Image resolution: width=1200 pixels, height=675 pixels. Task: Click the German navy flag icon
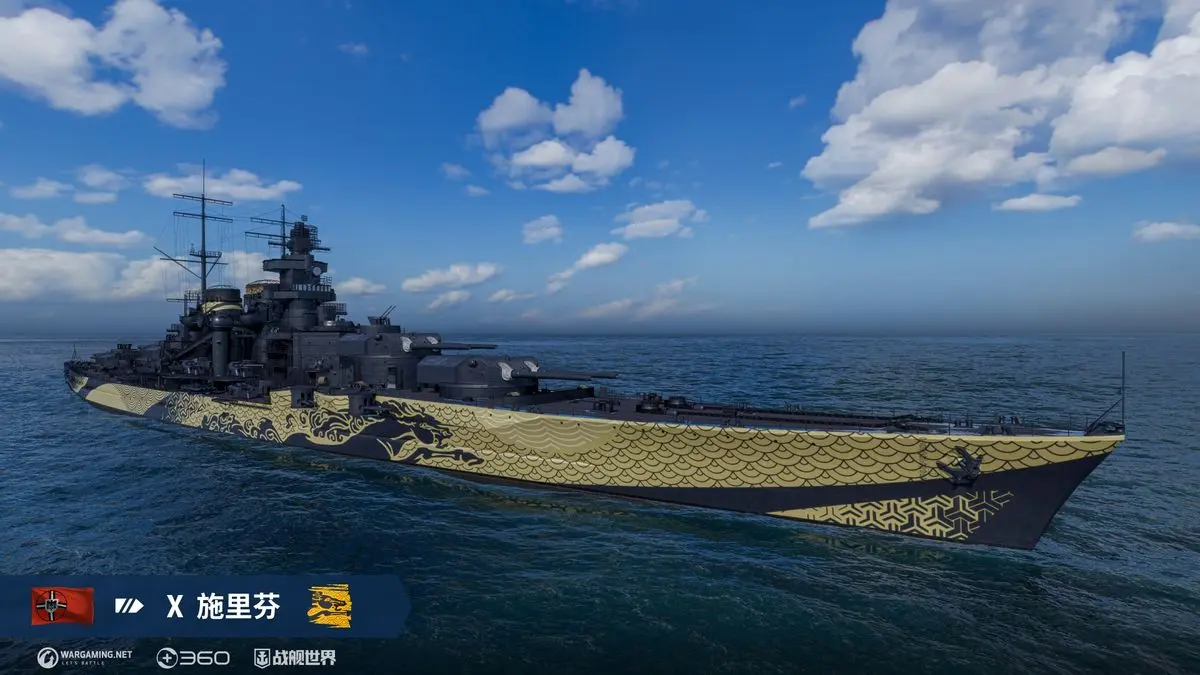(x=62, y=606)
